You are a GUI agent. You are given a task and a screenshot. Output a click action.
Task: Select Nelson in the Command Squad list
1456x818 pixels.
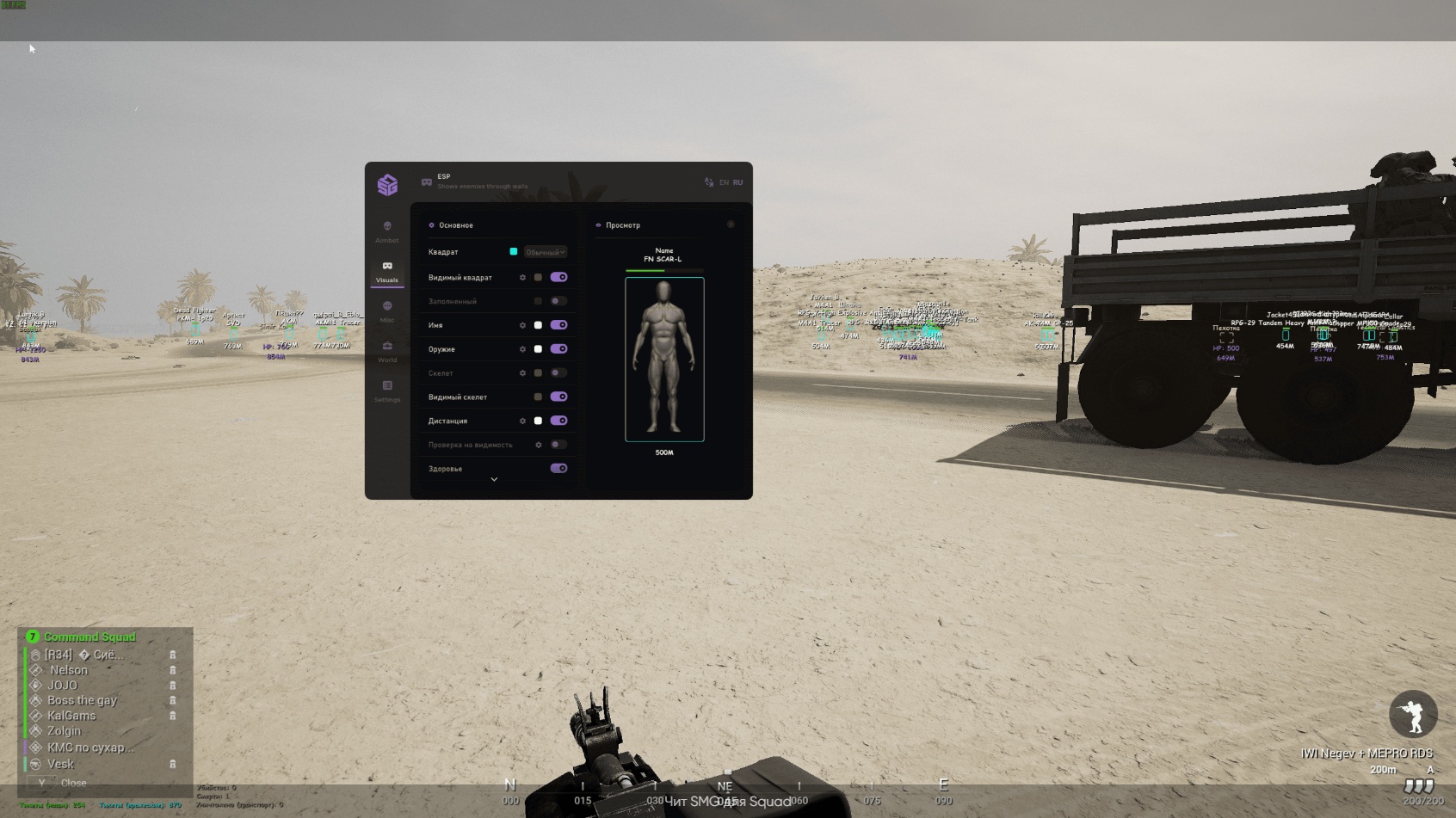[x=69, y=670]
